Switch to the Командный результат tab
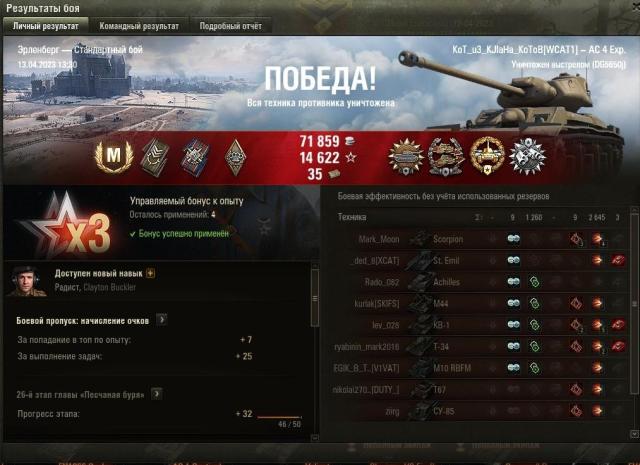 [x=139, y=26]
